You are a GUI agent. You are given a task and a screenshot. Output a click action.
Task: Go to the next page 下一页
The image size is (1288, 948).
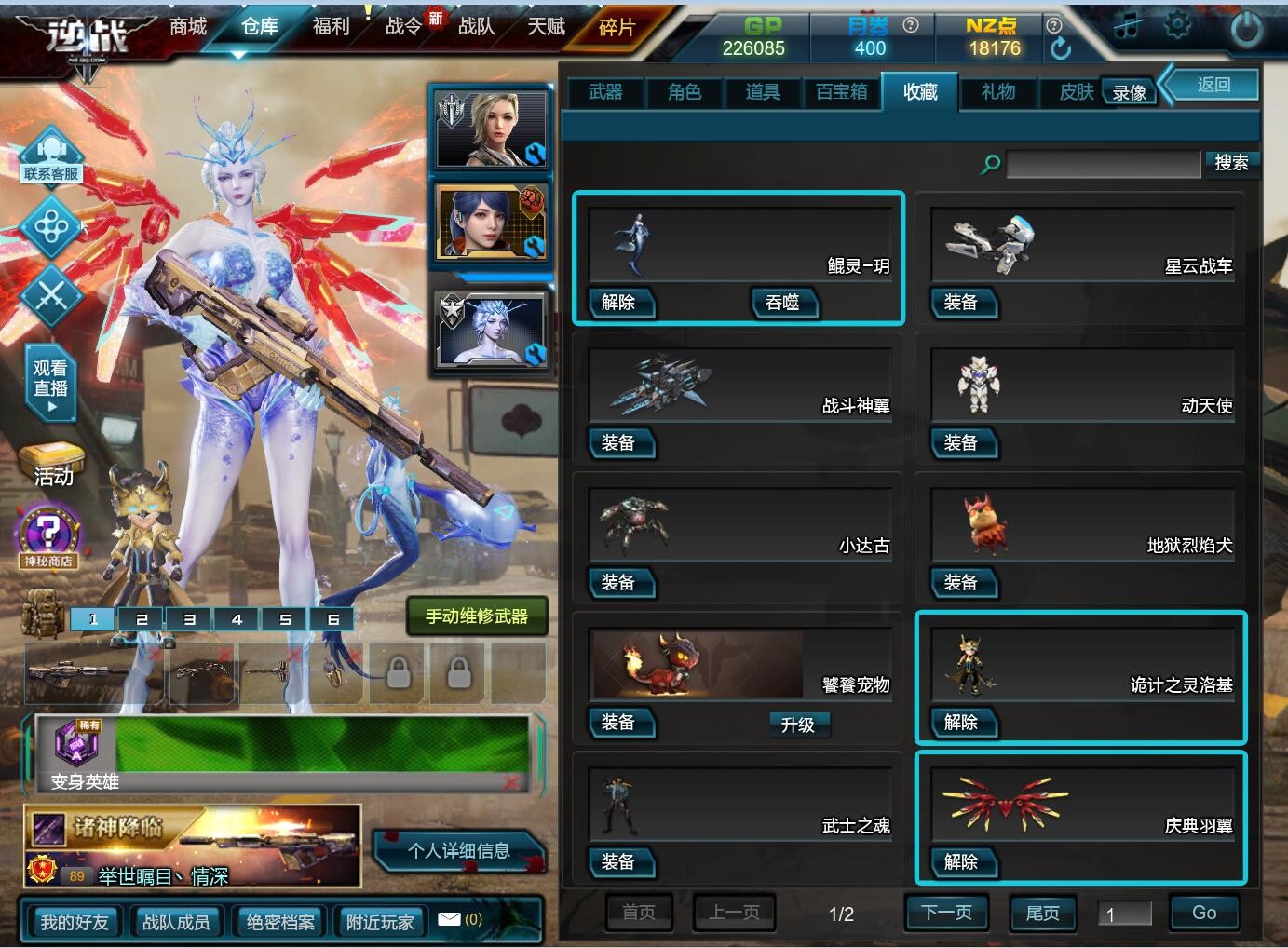(946, 913)
